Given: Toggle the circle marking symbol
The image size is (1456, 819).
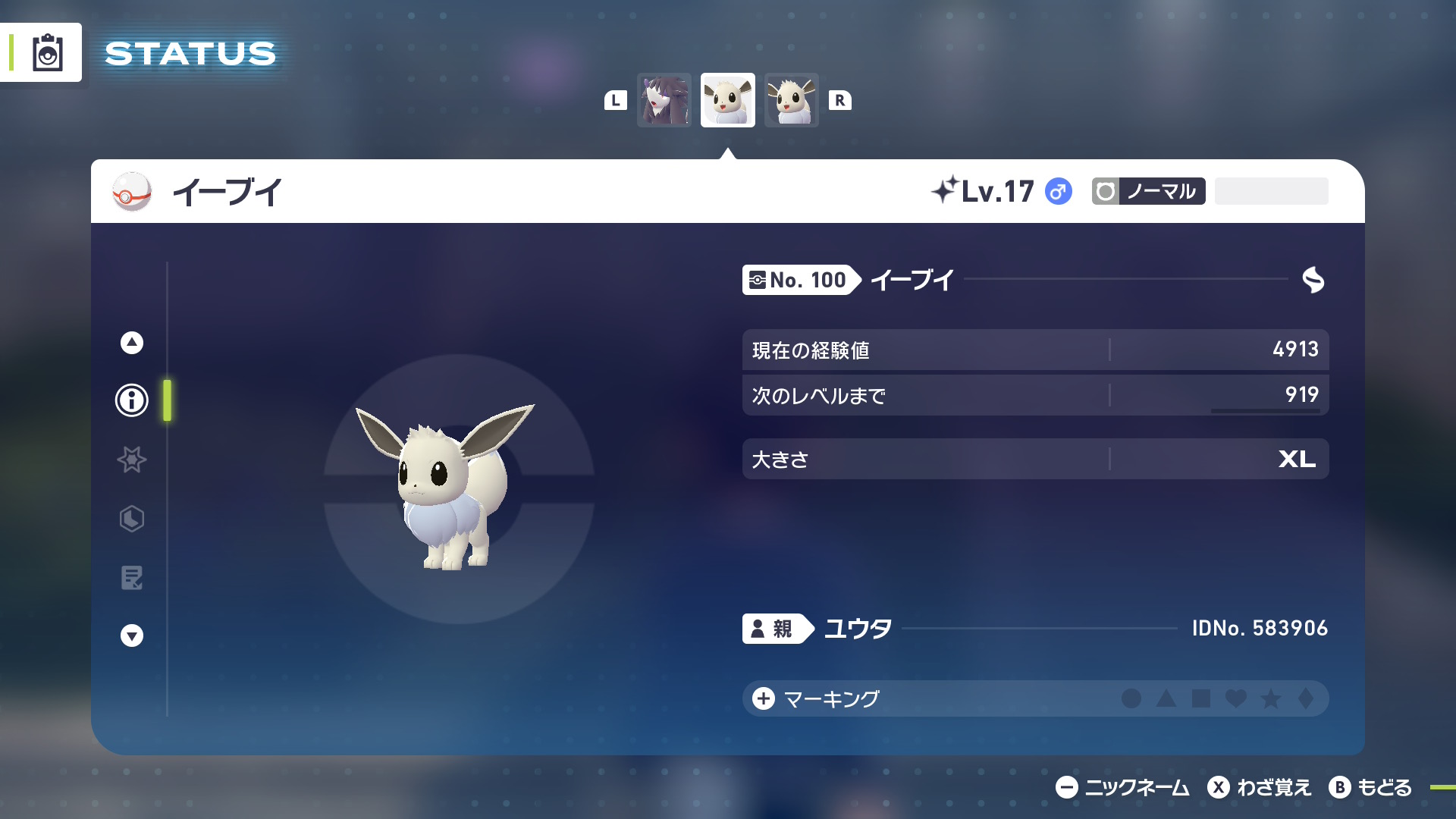Looking at the screenshot, I should tap(1130, 699).
